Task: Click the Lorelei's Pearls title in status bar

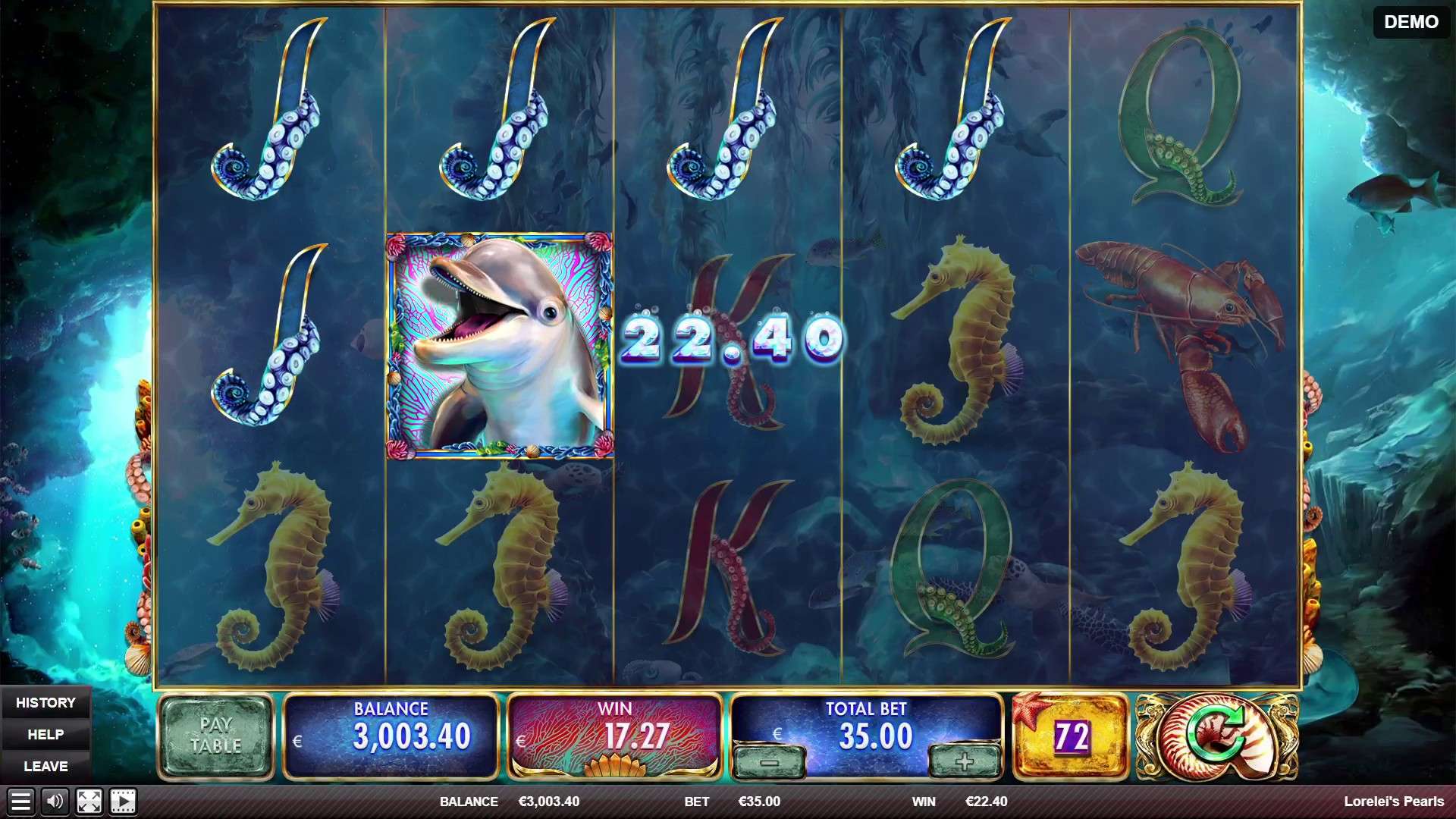Action: [1398, 801]
